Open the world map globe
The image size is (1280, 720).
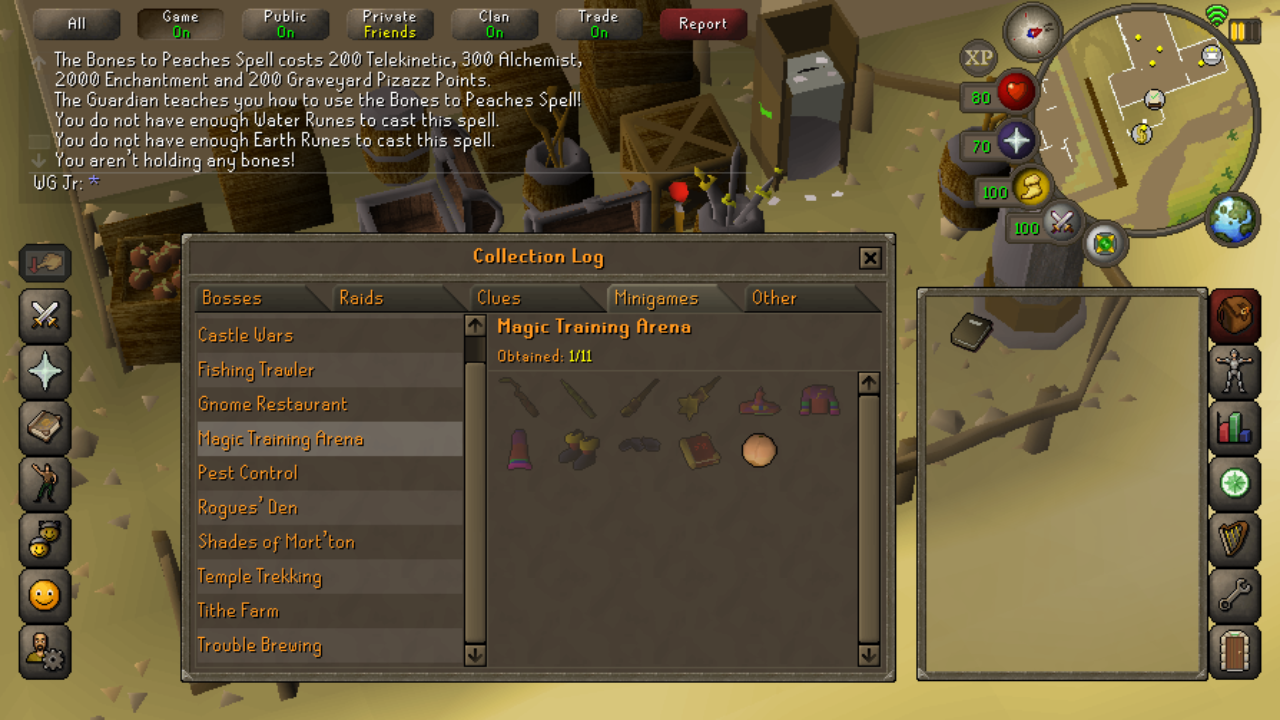tap(1232, 219)
